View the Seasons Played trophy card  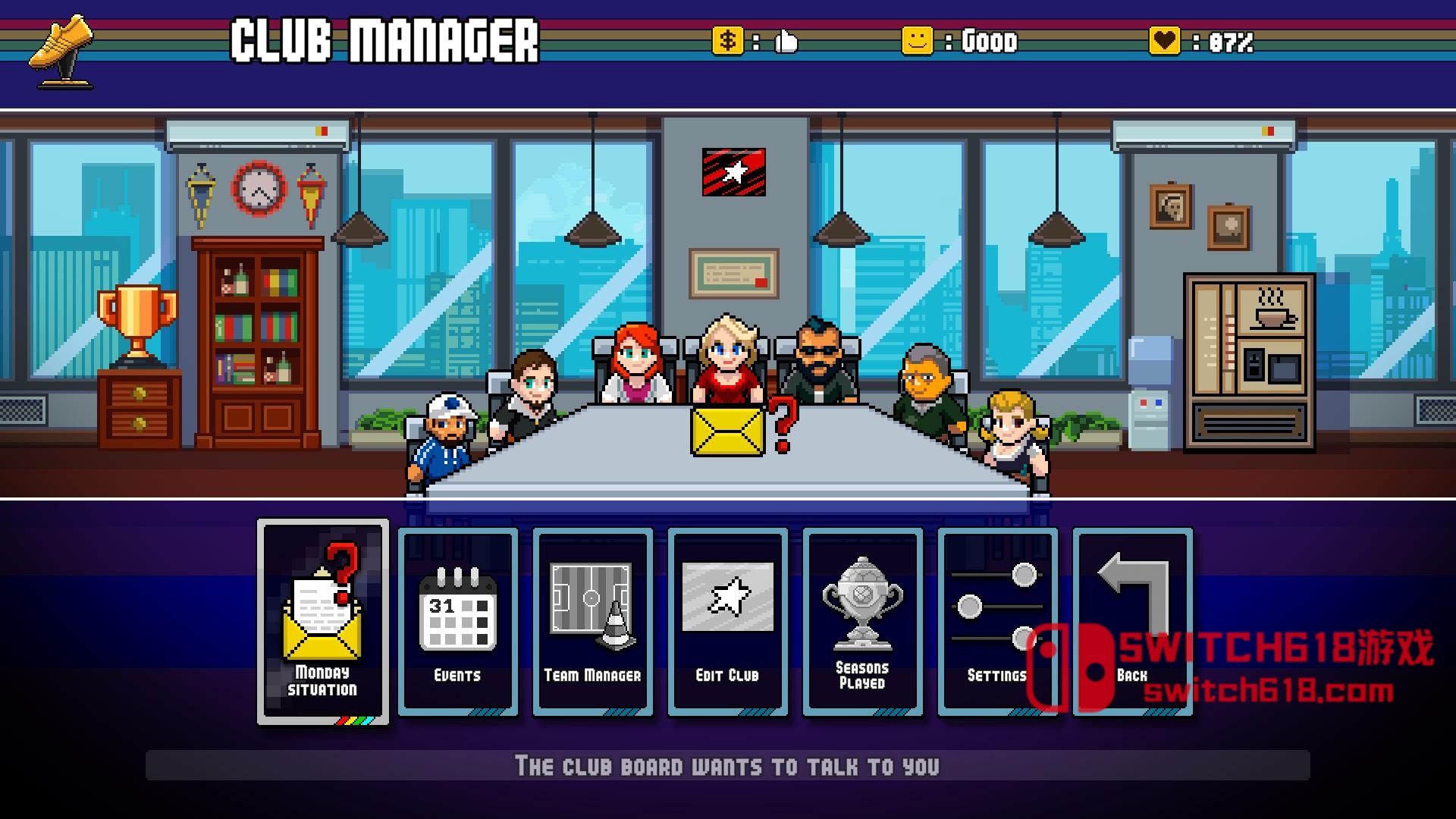[862, 622]
